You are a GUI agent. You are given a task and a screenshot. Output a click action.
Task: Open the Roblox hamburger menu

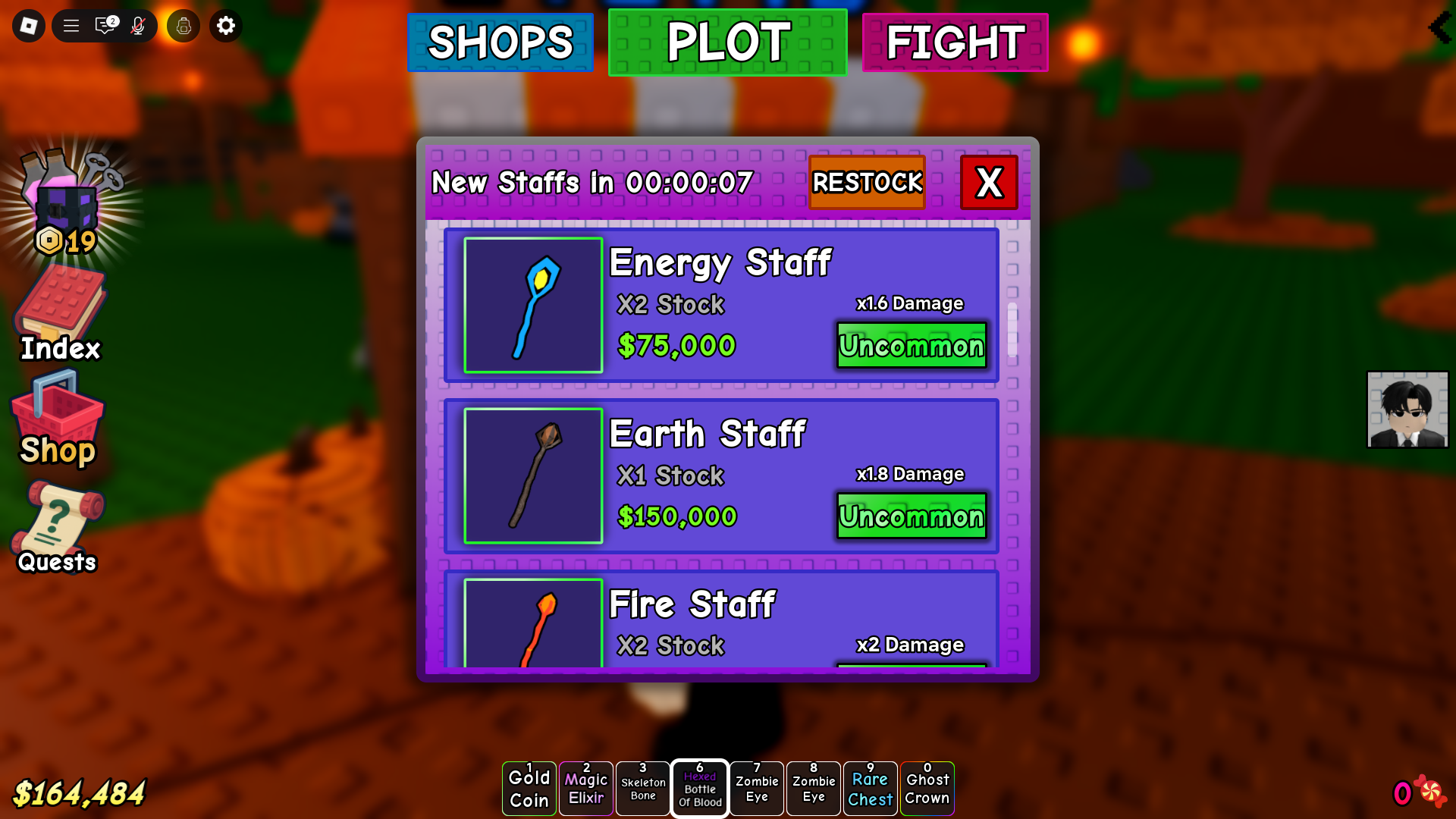coord(70,25)
